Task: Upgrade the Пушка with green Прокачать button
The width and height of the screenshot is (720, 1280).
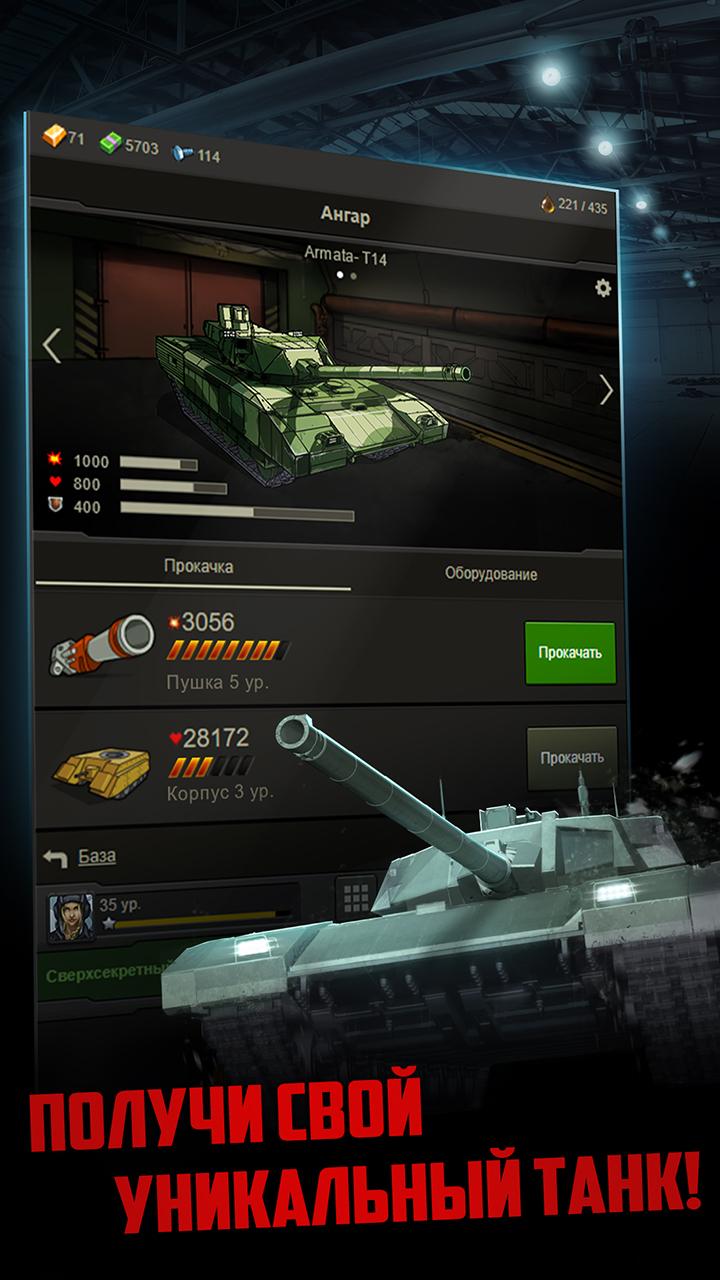Action: tap(570, 653)
